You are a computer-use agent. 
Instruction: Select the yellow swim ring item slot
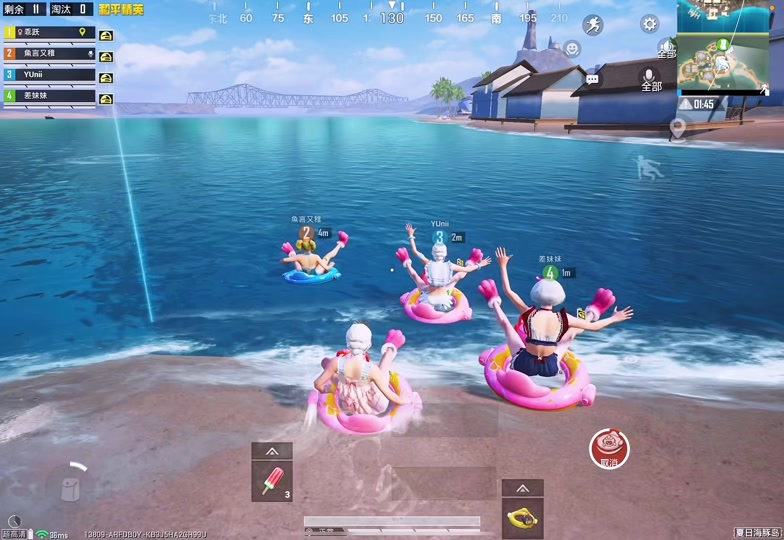[522, 517]
